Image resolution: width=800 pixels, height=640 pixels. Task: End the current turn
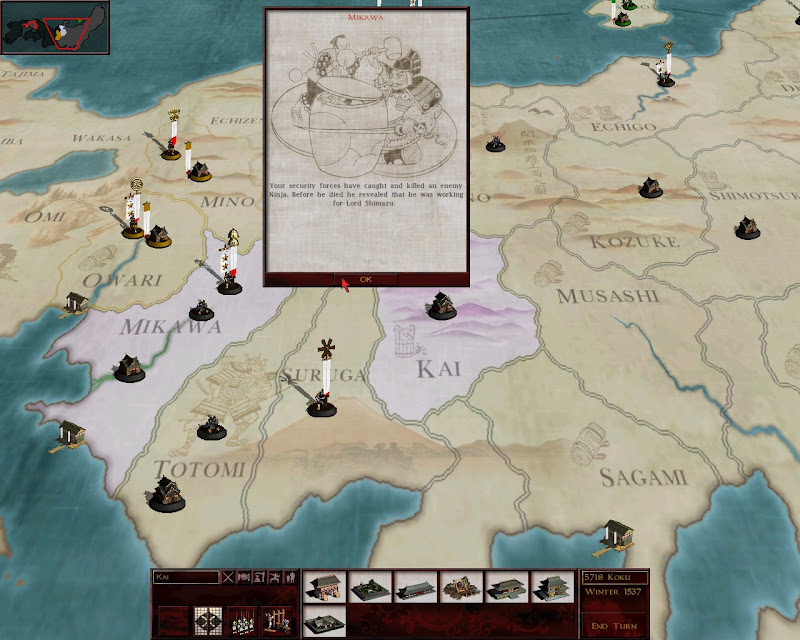613,625
